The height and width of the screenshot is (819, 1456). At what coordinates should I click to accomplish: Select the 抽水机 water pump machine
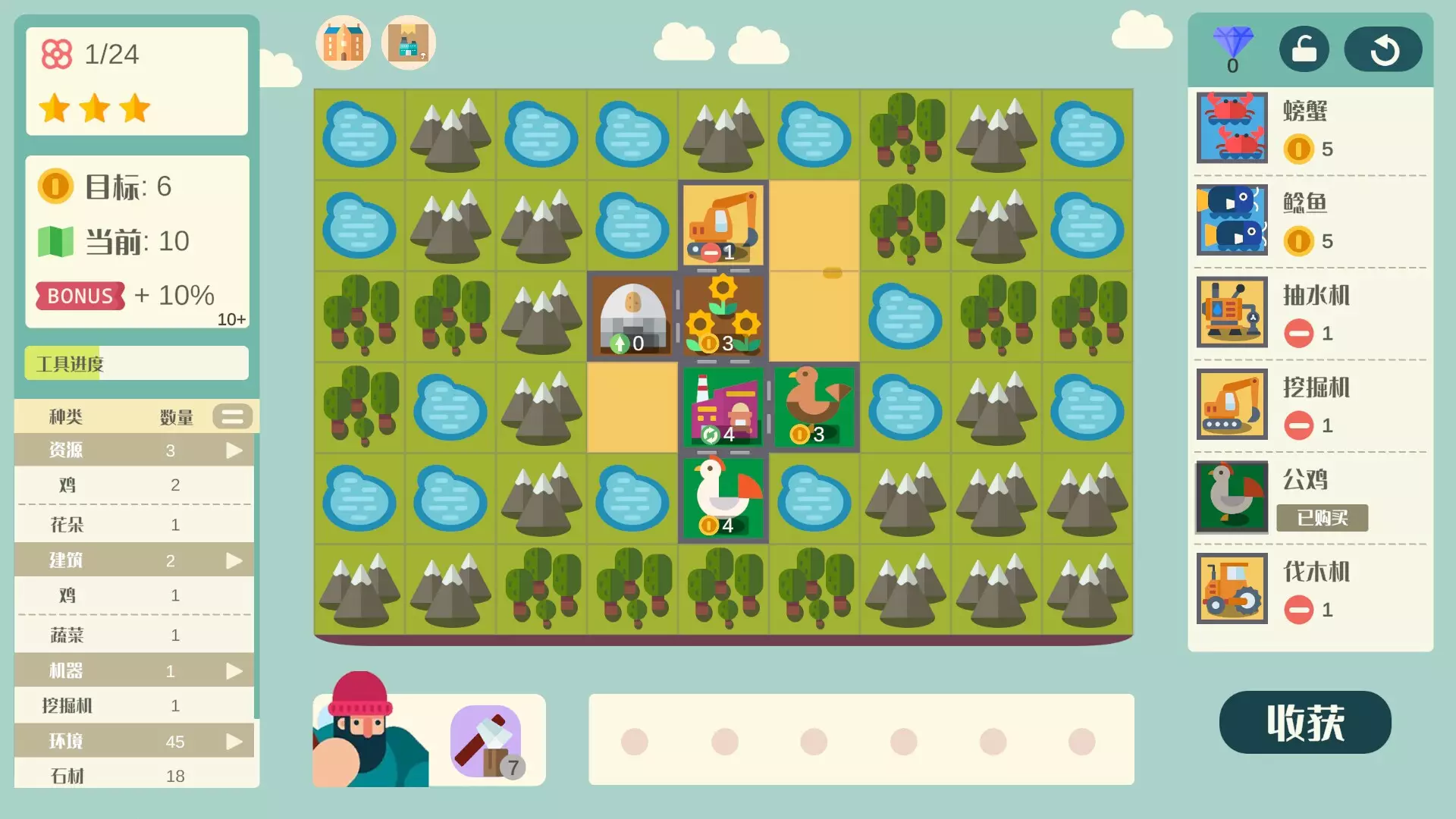1231,313
